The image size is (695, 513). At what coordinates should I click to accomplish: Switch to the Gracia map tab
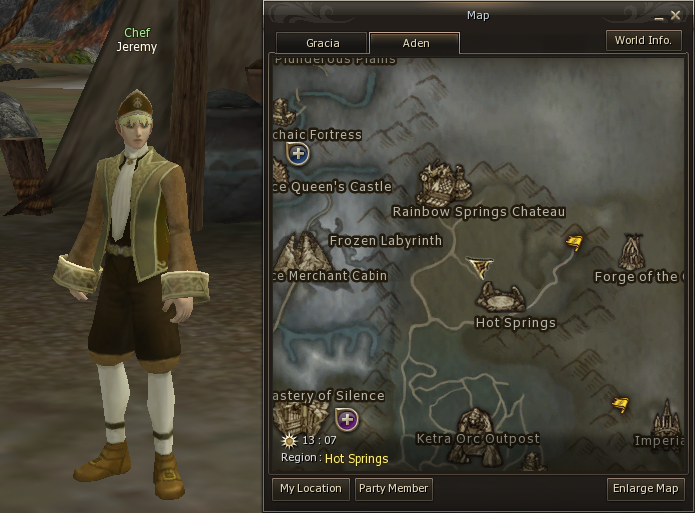point(322,43)
